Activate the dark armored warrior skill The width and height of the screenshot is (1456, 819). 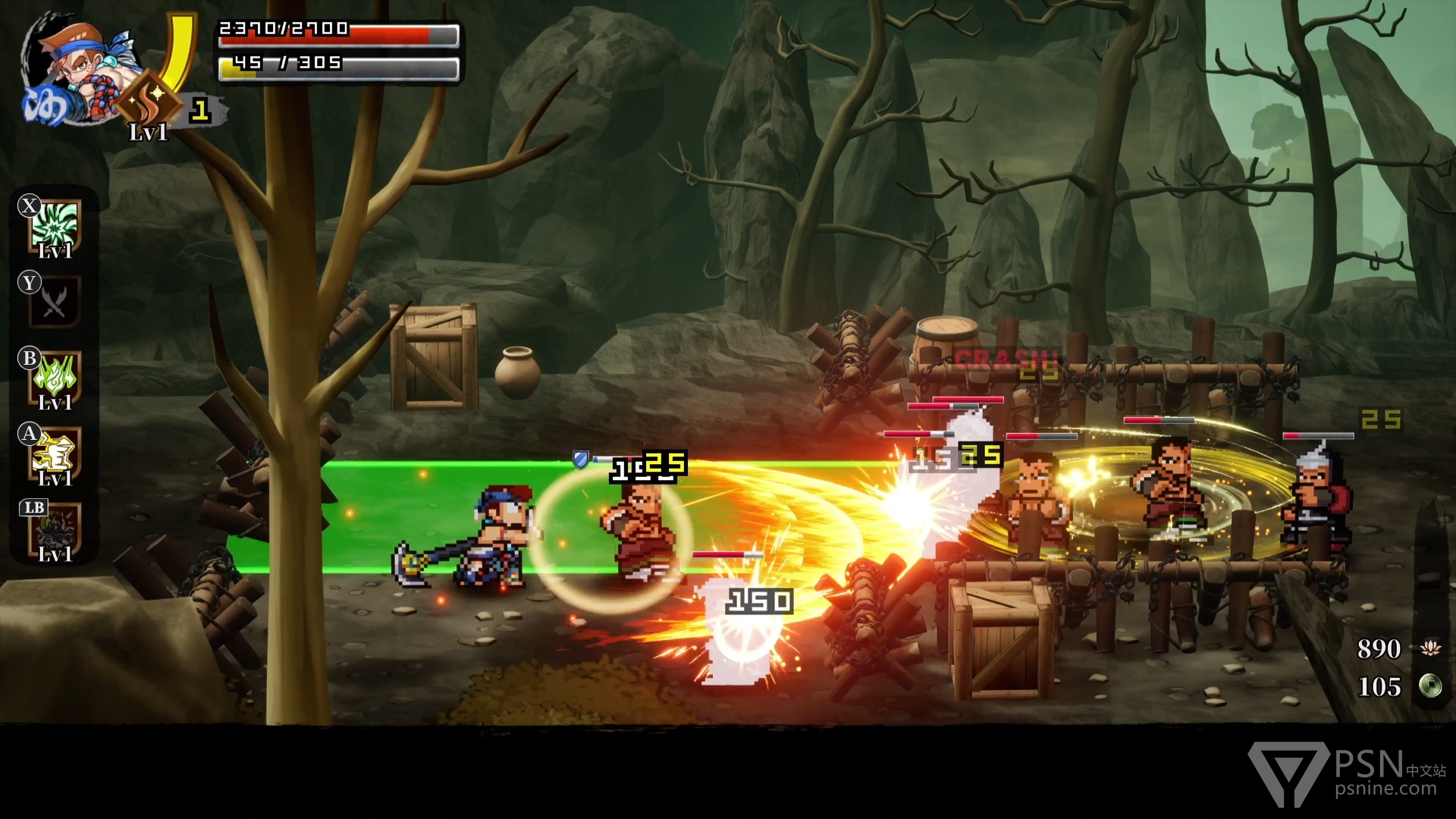click(55, 529)
